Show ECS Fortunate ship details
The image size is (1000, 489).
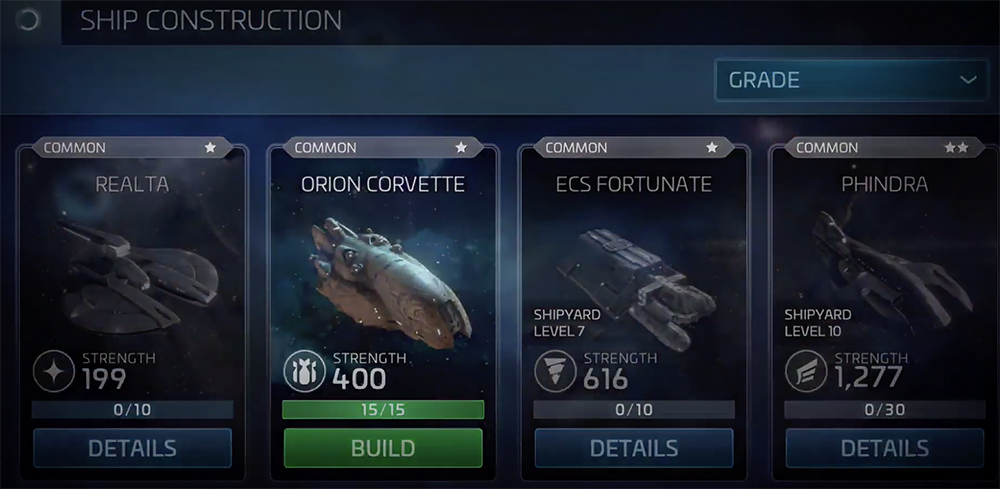[634, 448]
